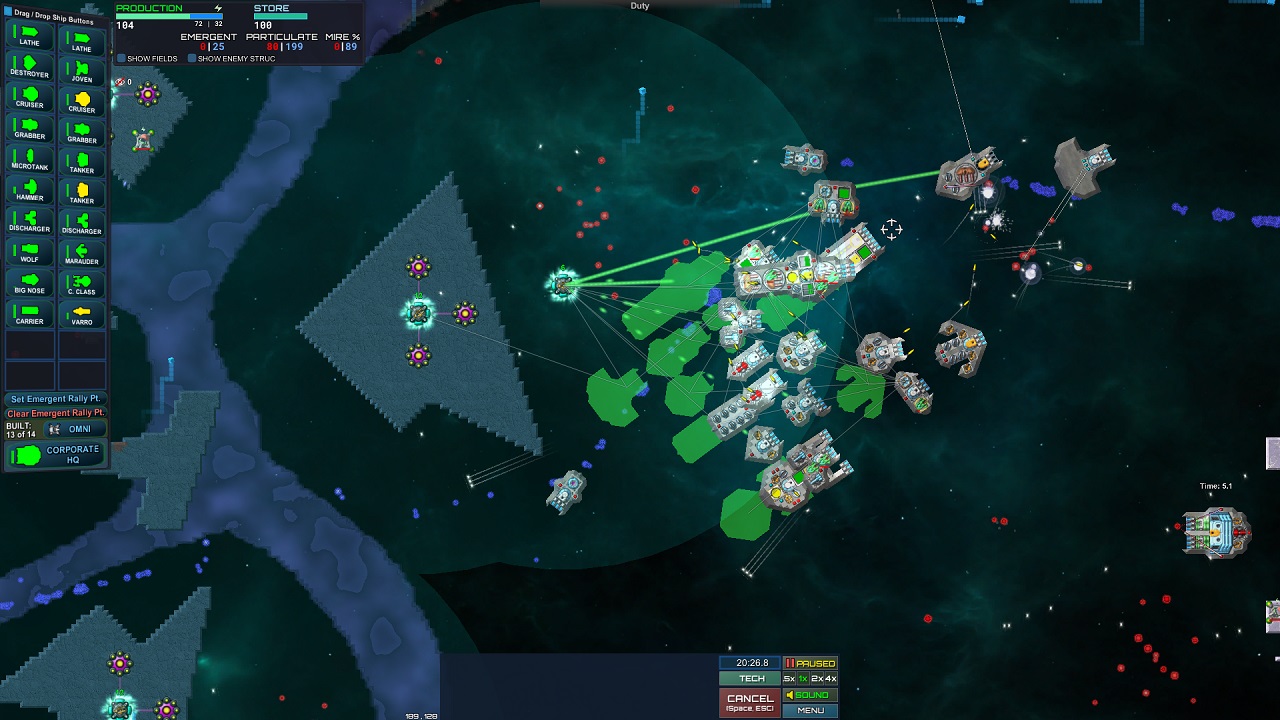This screenshot has width=1280, height=720.
Task: Unpause using the Paused button
Action: click(x=810, y=663)
